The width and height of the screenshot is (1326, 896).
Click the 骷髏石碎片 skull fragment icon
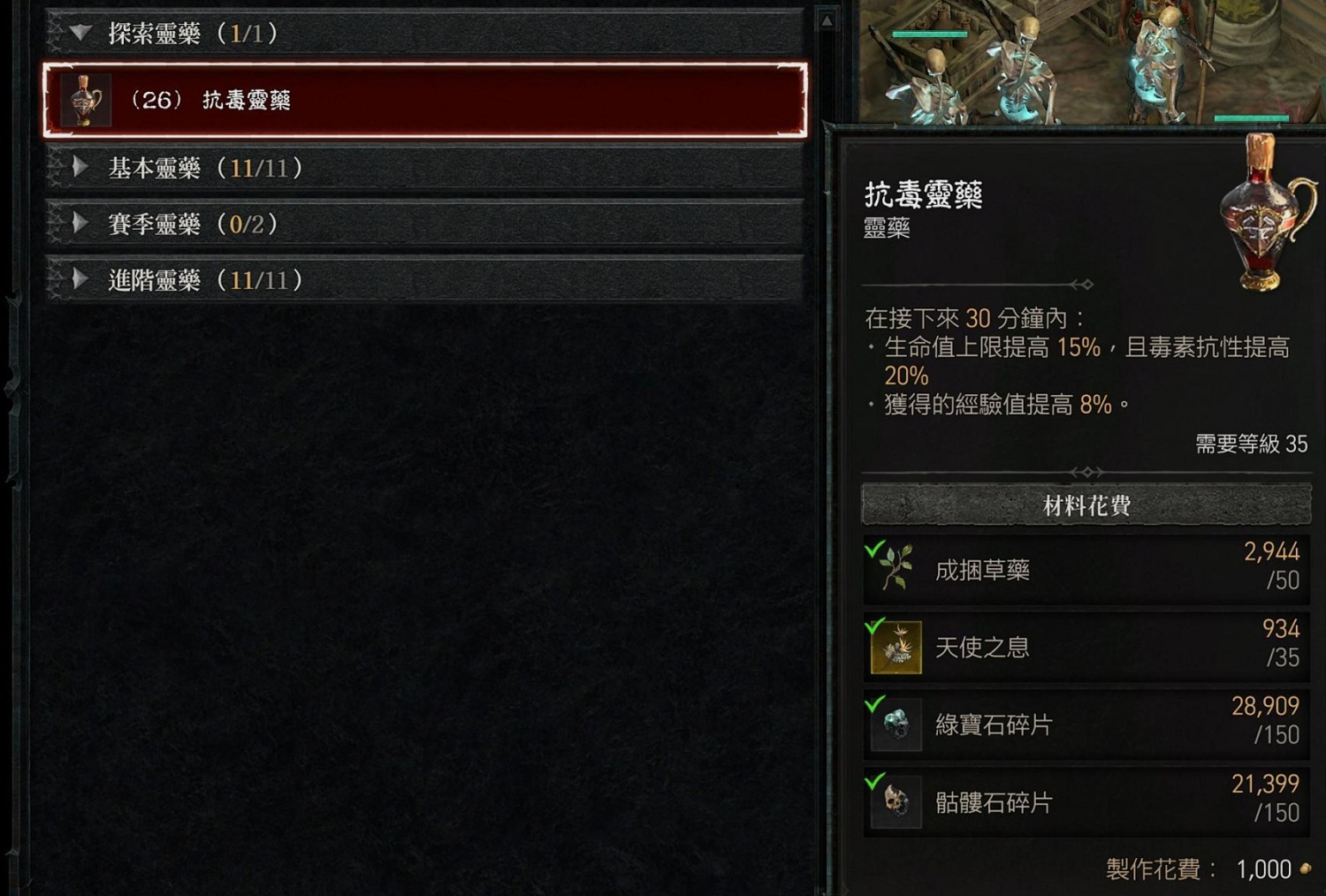pyautogui.click(x=895, y=800)
